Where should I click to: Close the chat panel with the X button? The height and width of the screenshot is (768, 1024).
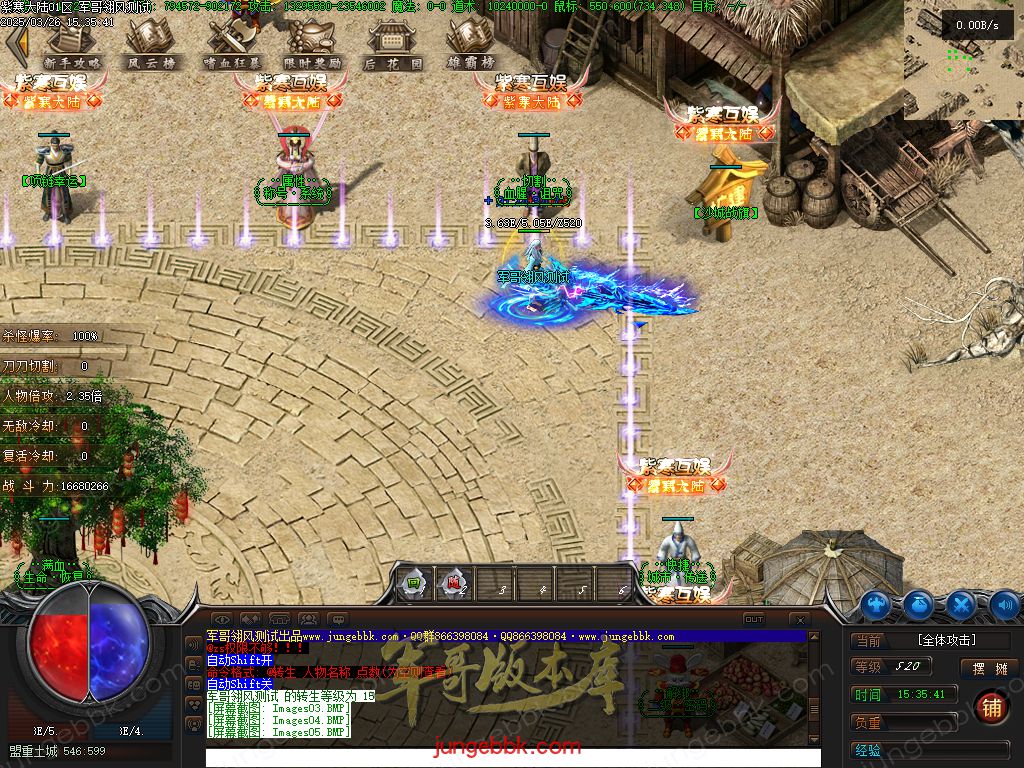[799, 620]
